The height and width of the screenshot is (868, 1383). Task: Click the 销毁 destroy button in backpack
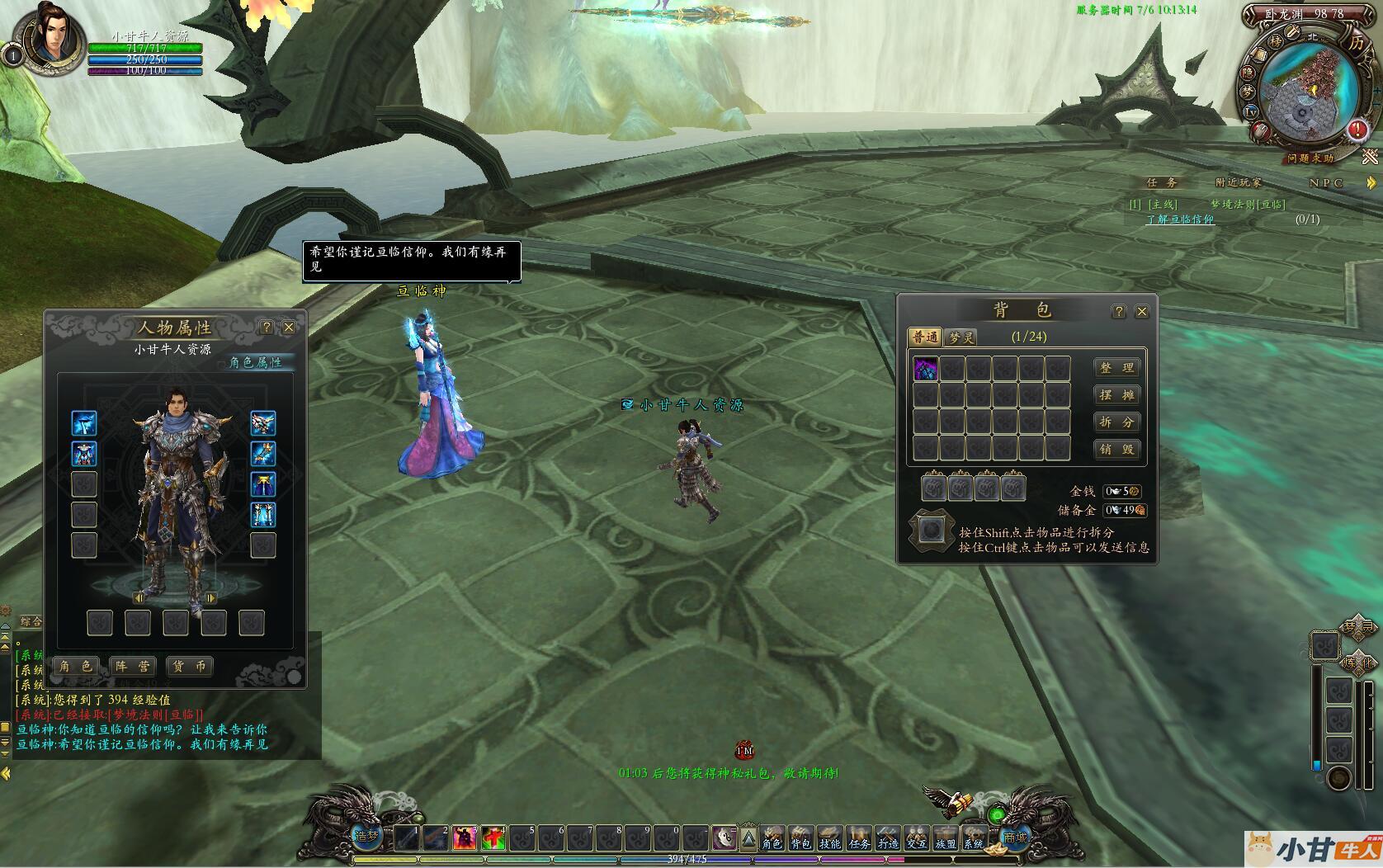point(1116,450)
